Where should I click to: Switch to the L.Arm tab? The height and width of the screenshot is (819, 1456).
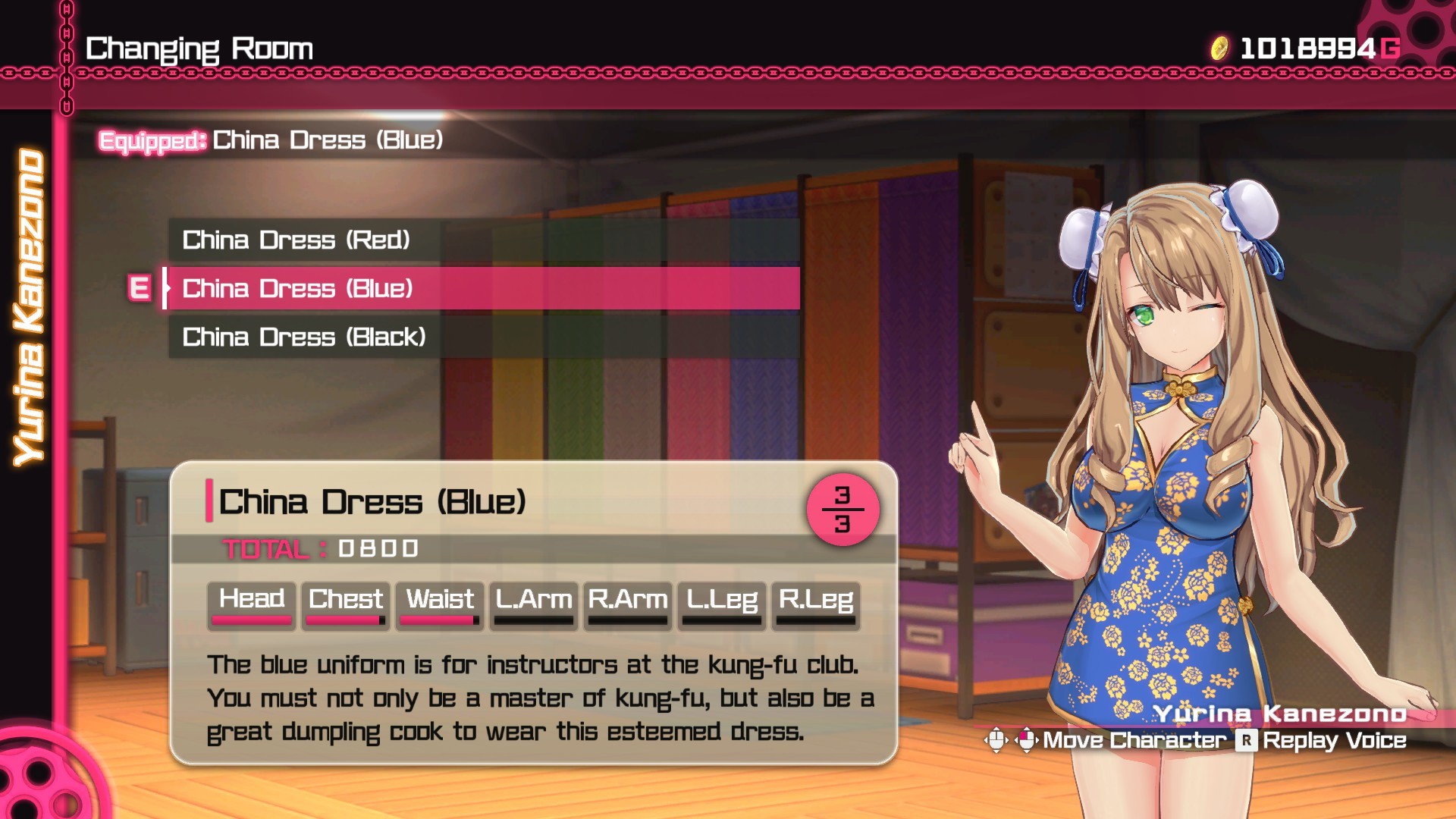pyautogui.click(x=532, y=601)
